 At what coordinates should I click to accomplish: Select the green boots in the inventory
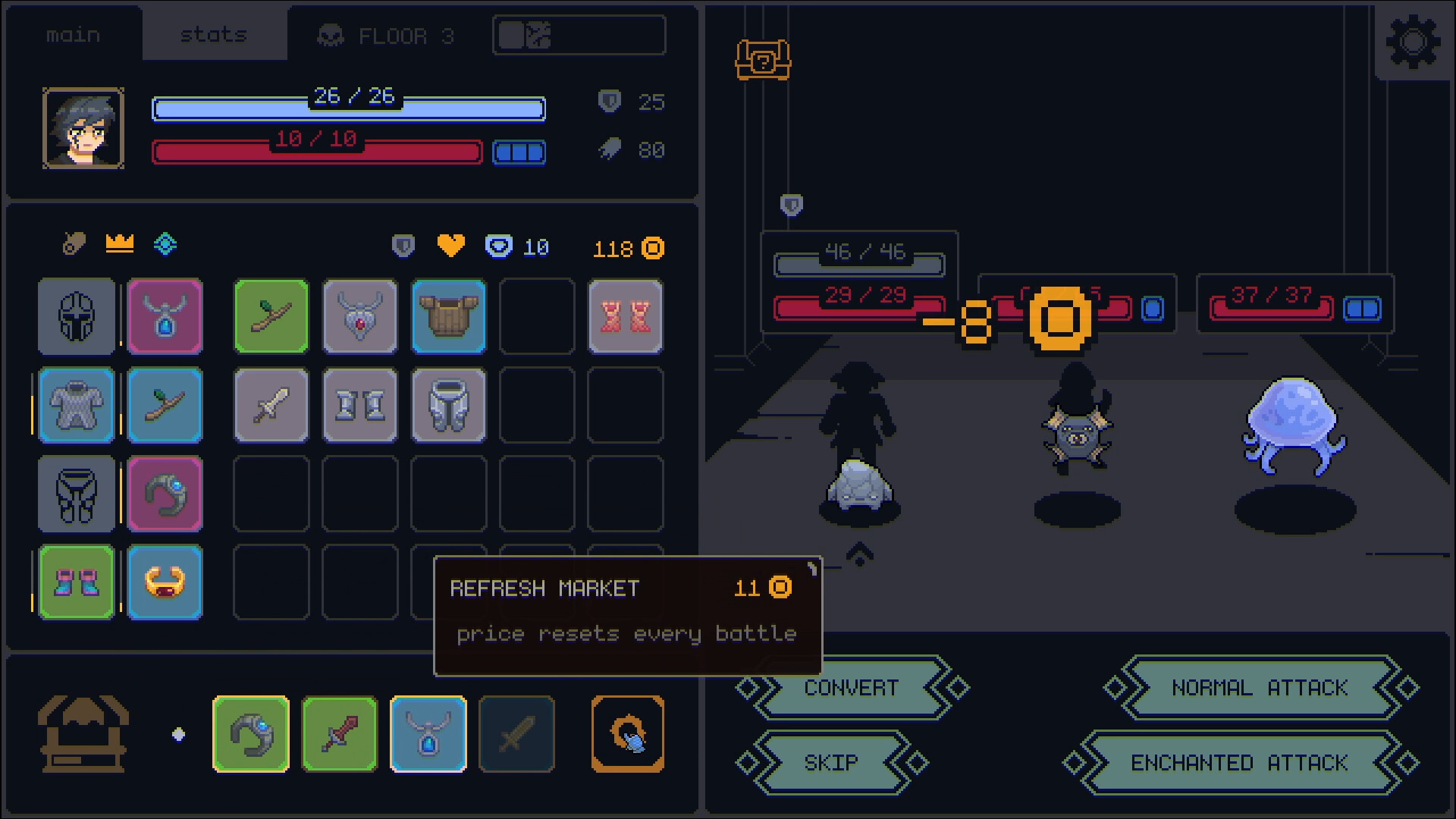(x=76, y=582)
